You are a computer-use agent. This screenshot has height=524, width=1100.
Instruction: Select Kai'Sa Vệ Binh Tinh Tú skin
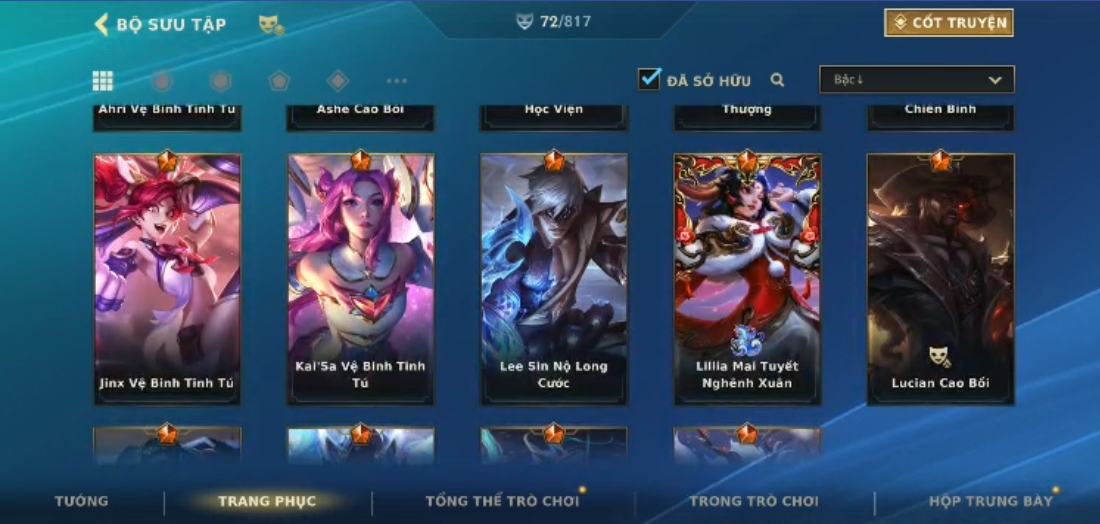[361, 279]
